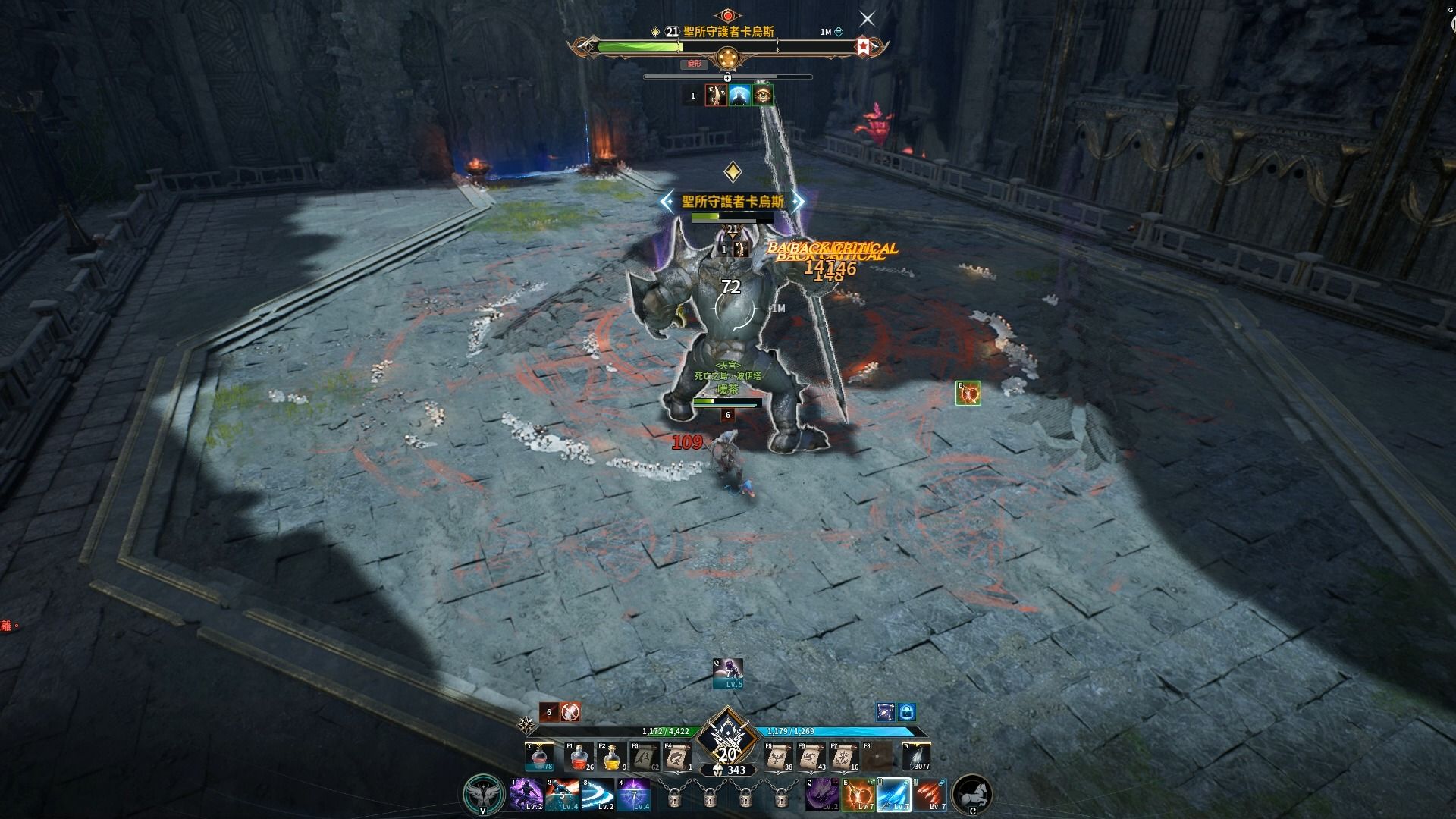The width and height of the screenshot is (1456, 819).
Task: Use the F6 running figure scroll
Action: click(811, 757)
